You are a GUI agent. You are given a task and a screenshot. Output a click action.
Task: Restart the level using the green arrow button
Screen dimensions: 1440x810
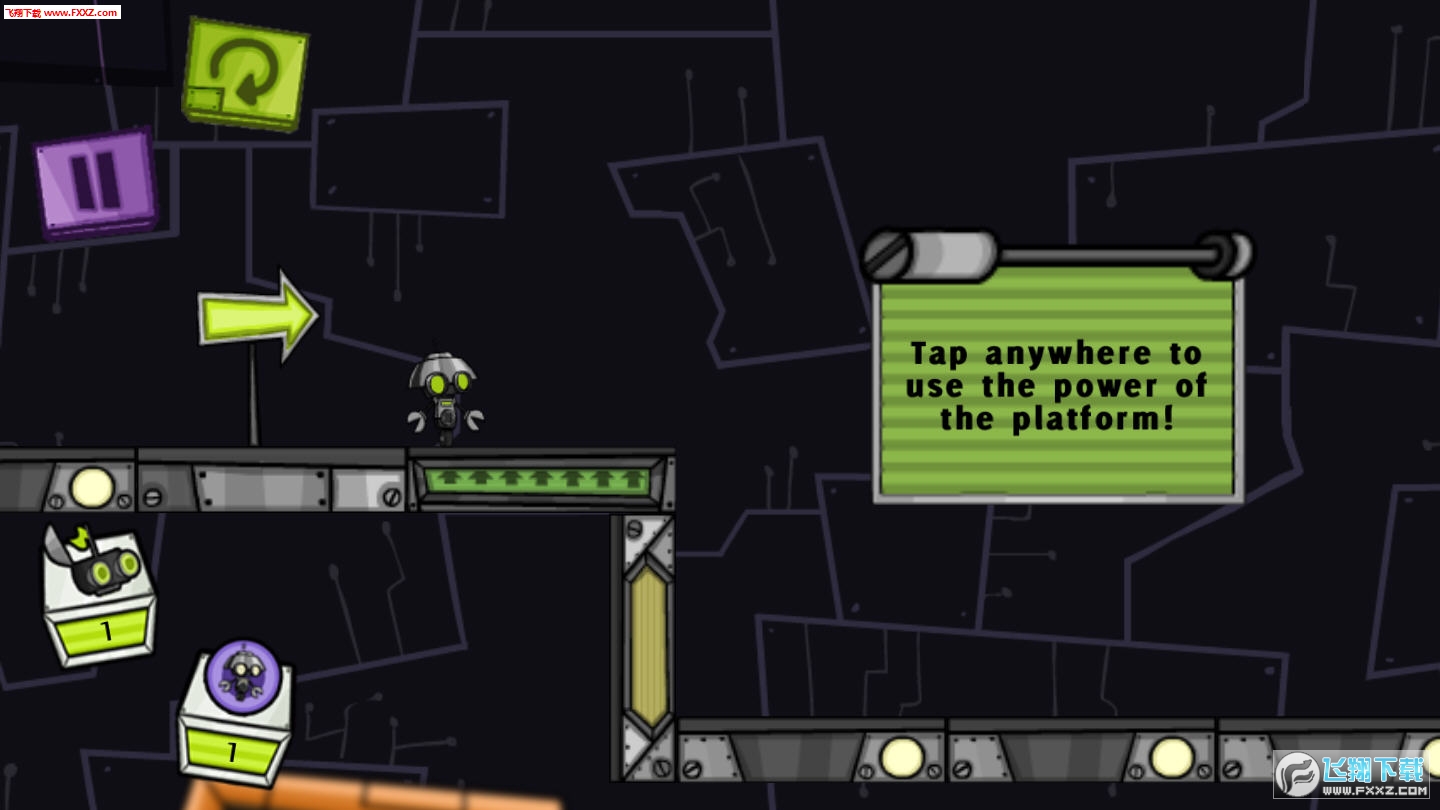pos(245,74)
